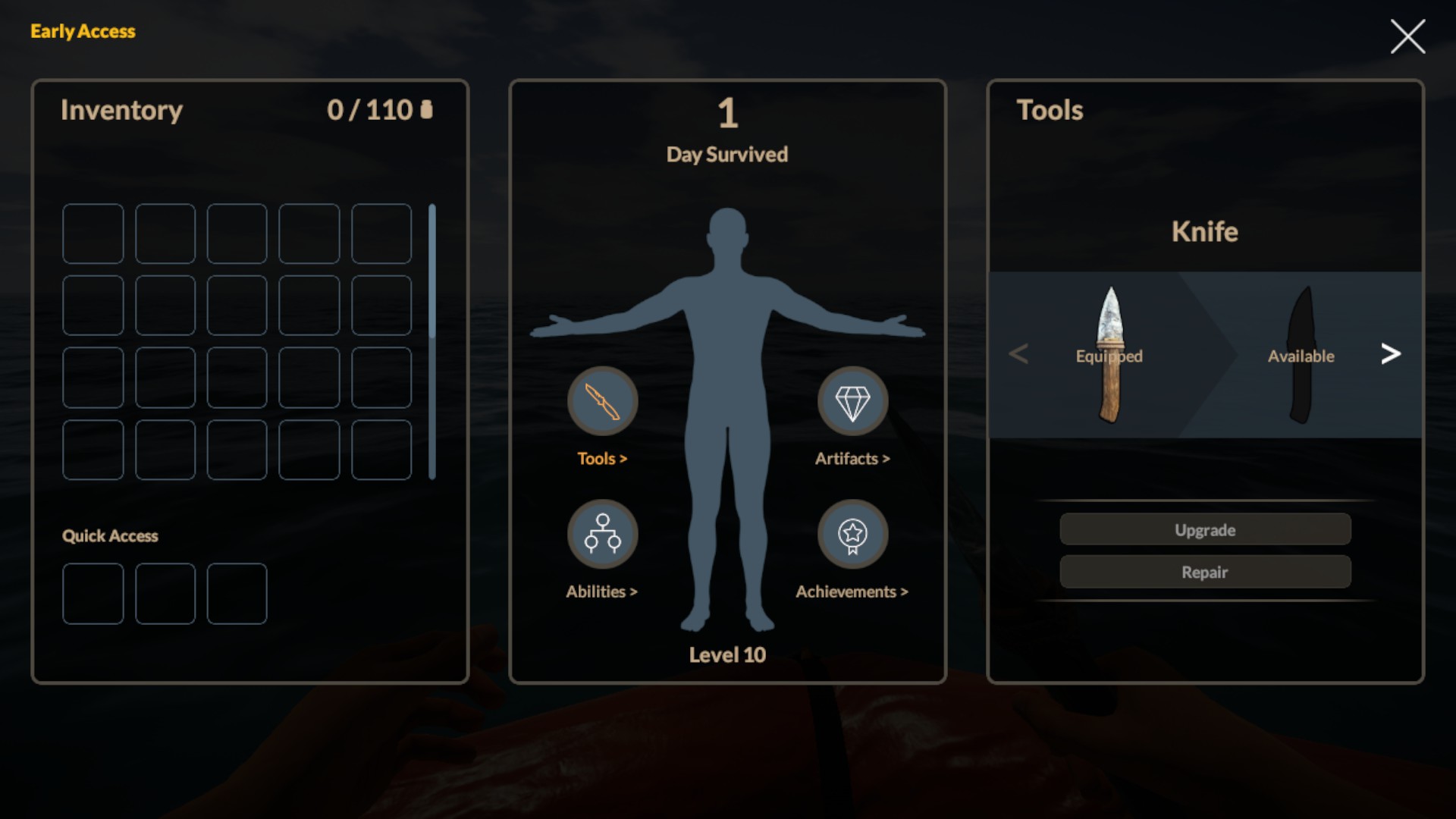
Task: Show the Abilities tree
Action: click(x=602, y=534)
